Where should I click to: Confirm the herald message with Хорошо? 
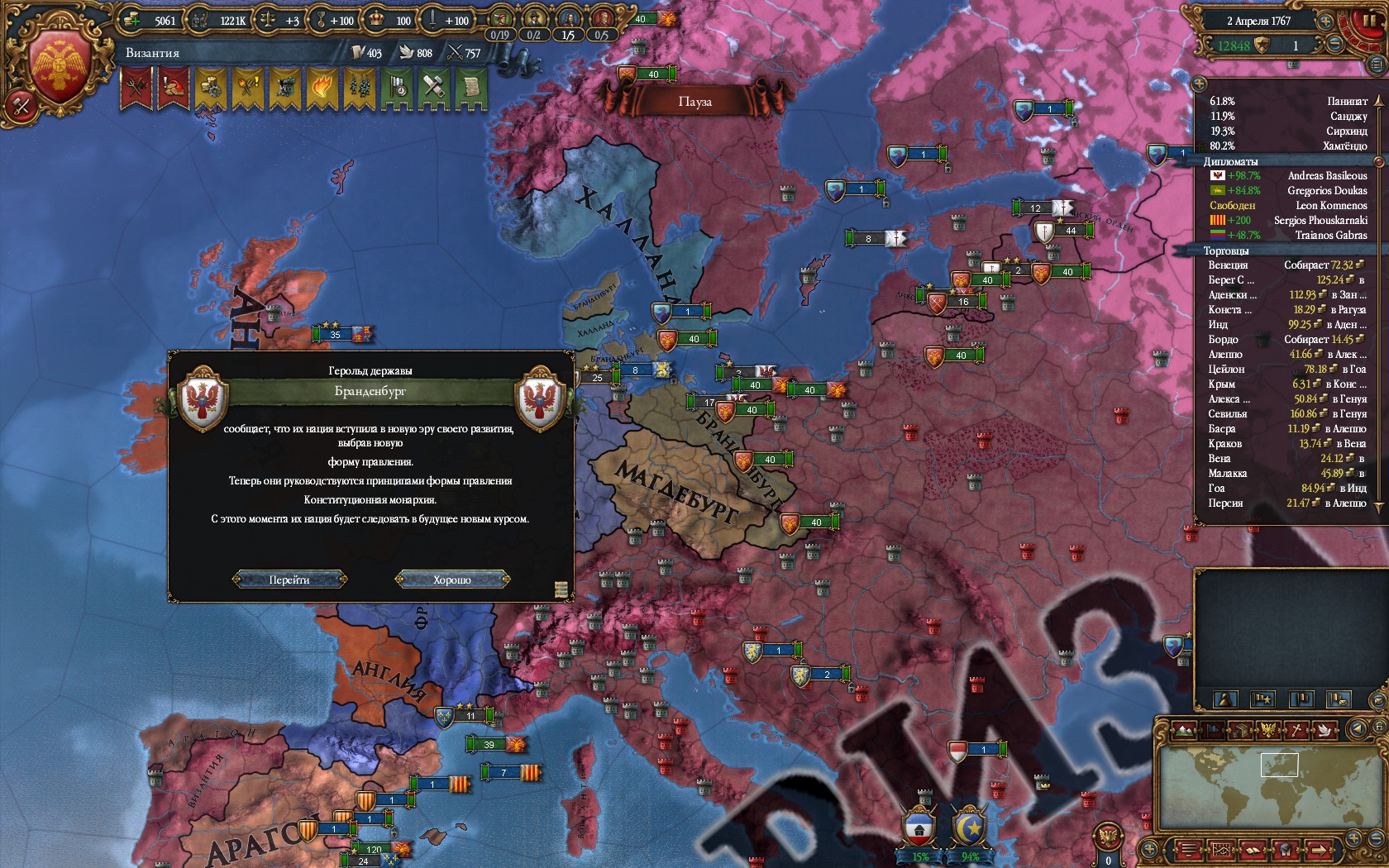pyautogui.click(x=452, y=579)
